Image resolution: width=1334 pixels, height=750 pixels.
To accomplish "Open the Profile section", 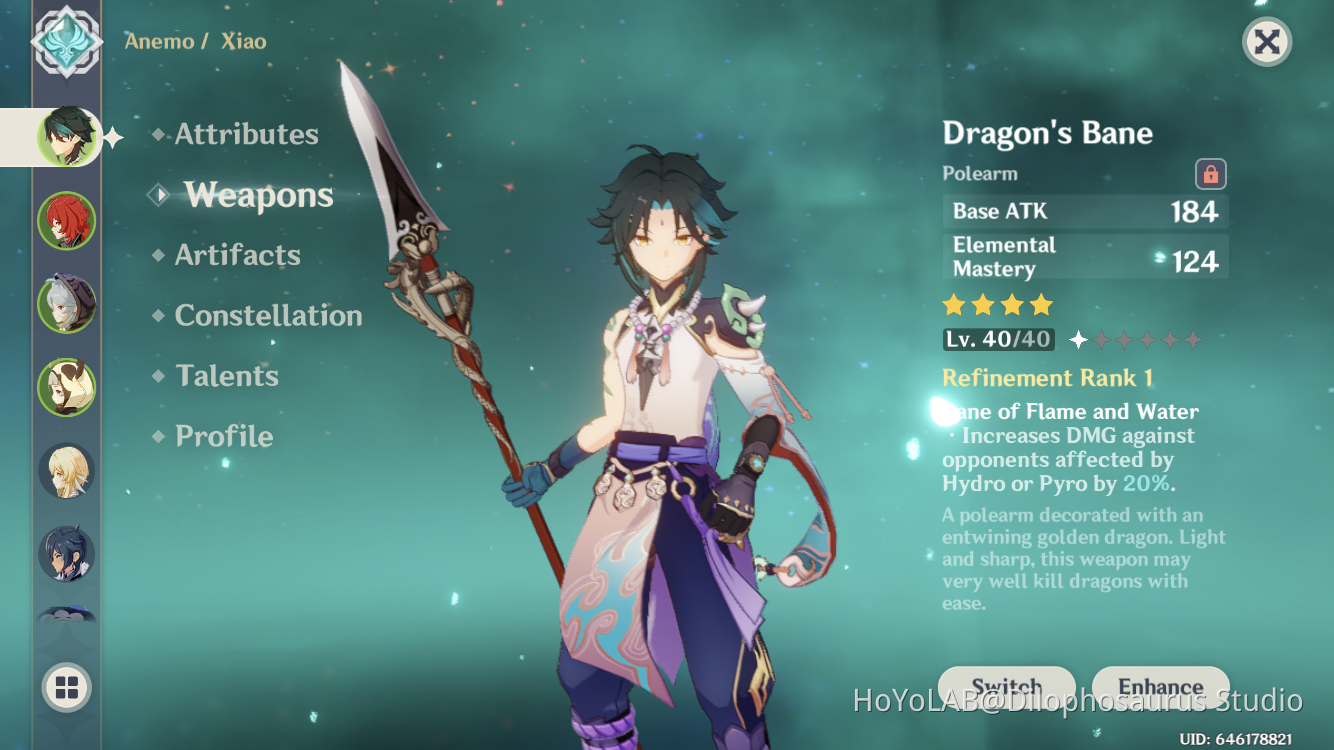I will (222, 436).
